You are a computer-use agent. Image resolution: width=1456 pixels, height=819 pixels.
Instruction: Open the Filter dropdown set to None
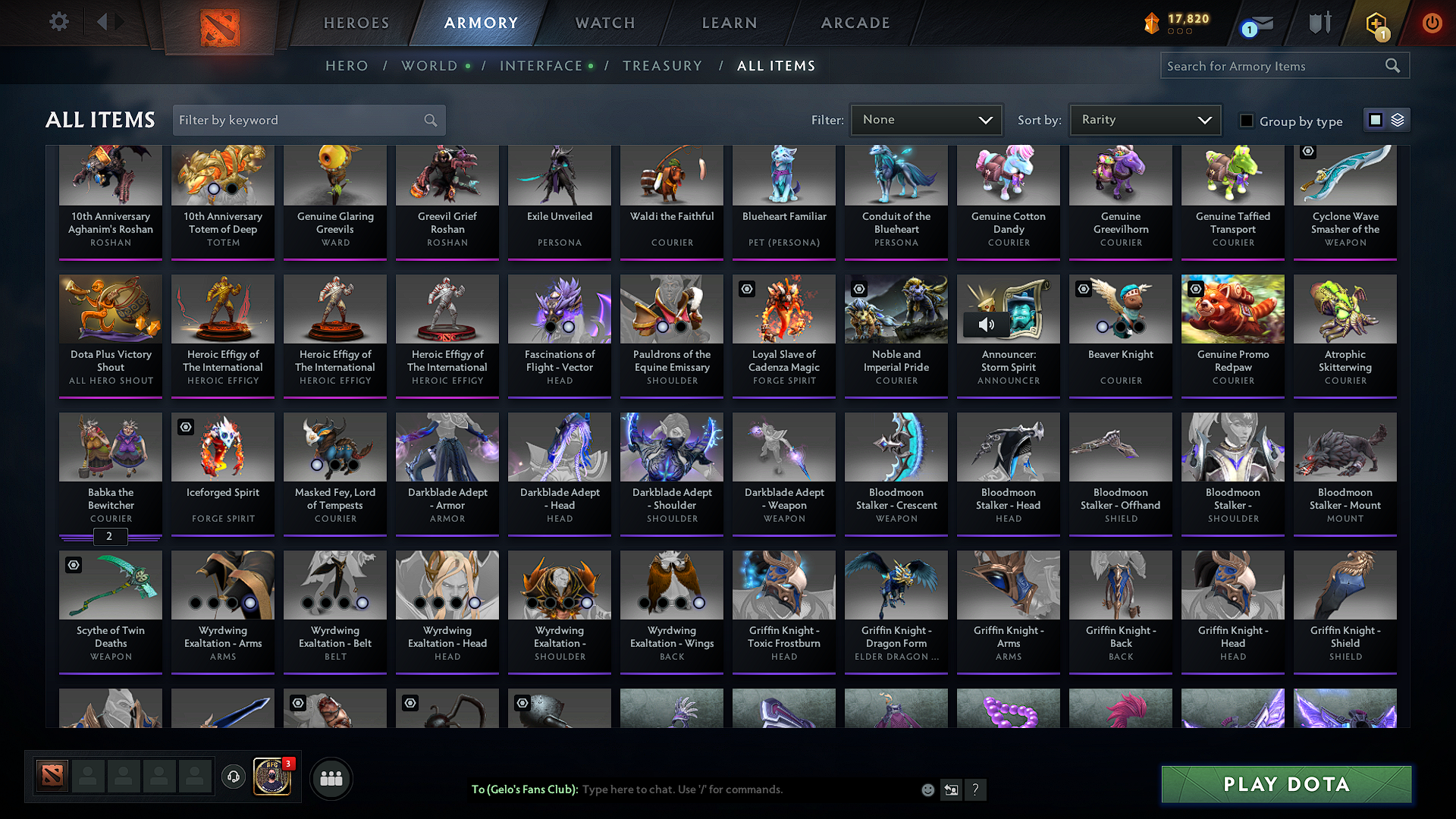point(926,119)
